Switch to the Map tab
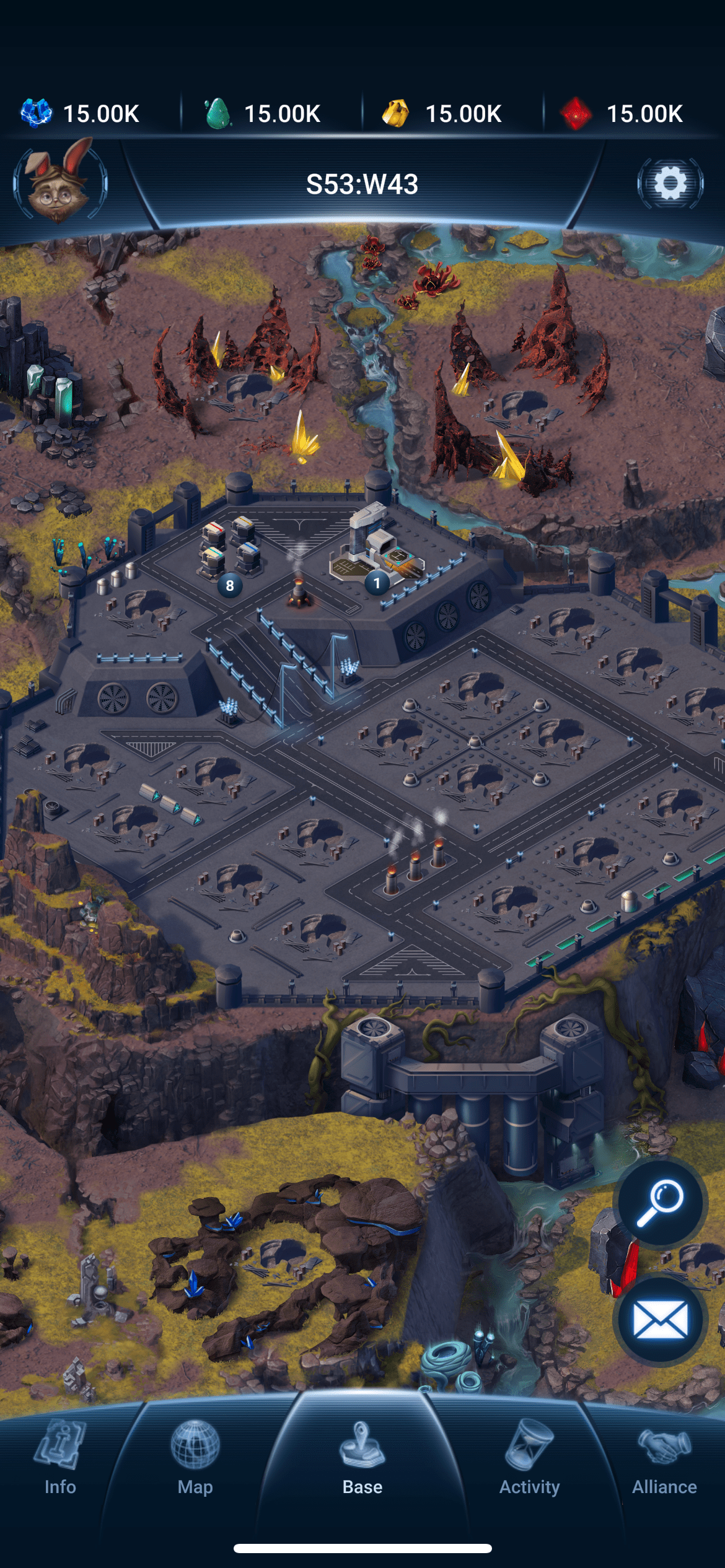This screenshot has height=1568, width=725. [x=195, y=1457]
